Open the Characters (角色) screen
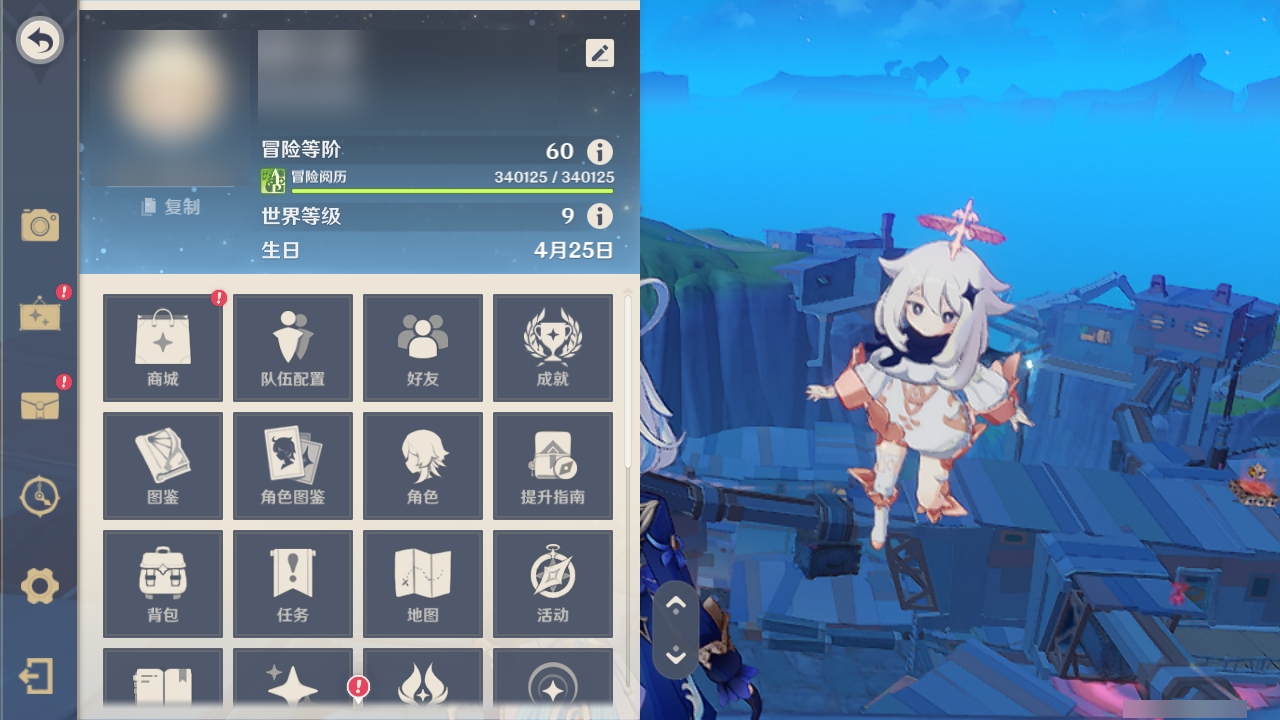This screenshot has height=720, width=1280. click(x=422, y=465)
